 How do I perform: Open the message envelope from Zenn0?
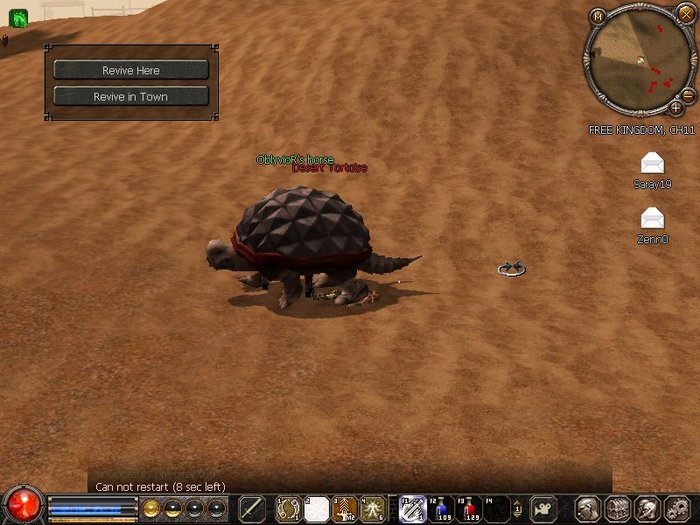point(652,218)
